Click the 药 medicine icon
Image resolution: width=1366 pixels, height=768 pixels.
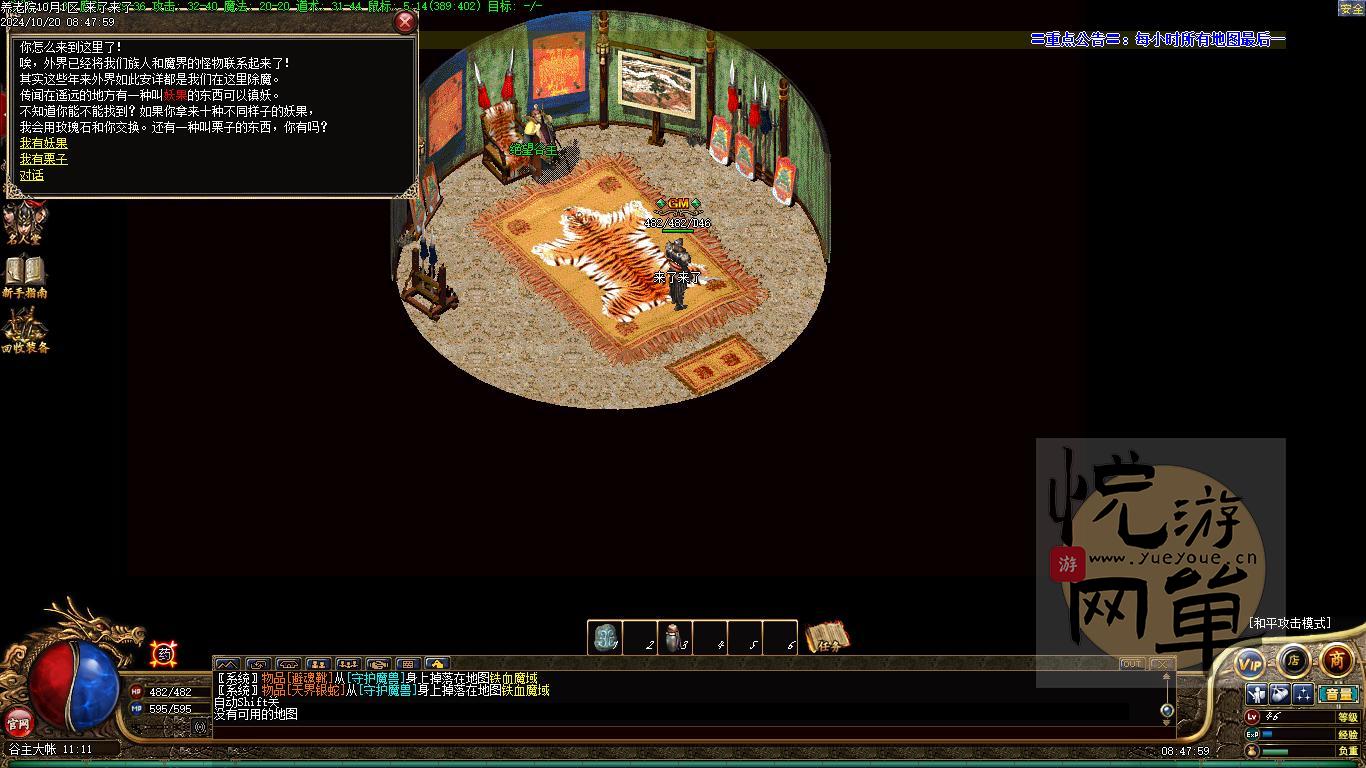pos(165,654)
